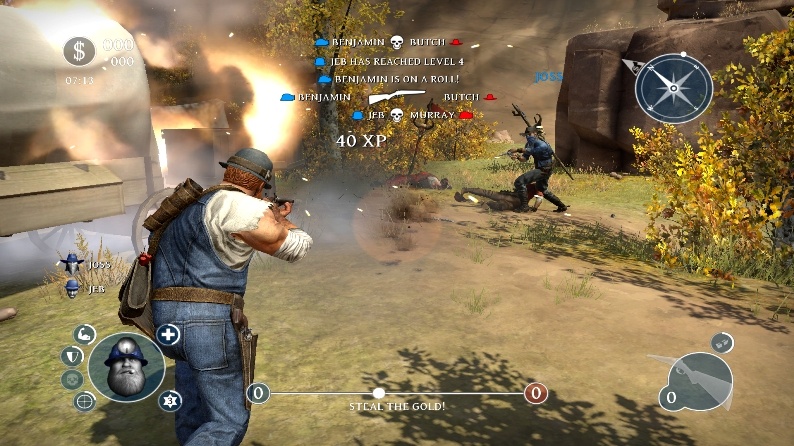
Task: Click the white plus health icon
Action: click(x=168, y=334)
